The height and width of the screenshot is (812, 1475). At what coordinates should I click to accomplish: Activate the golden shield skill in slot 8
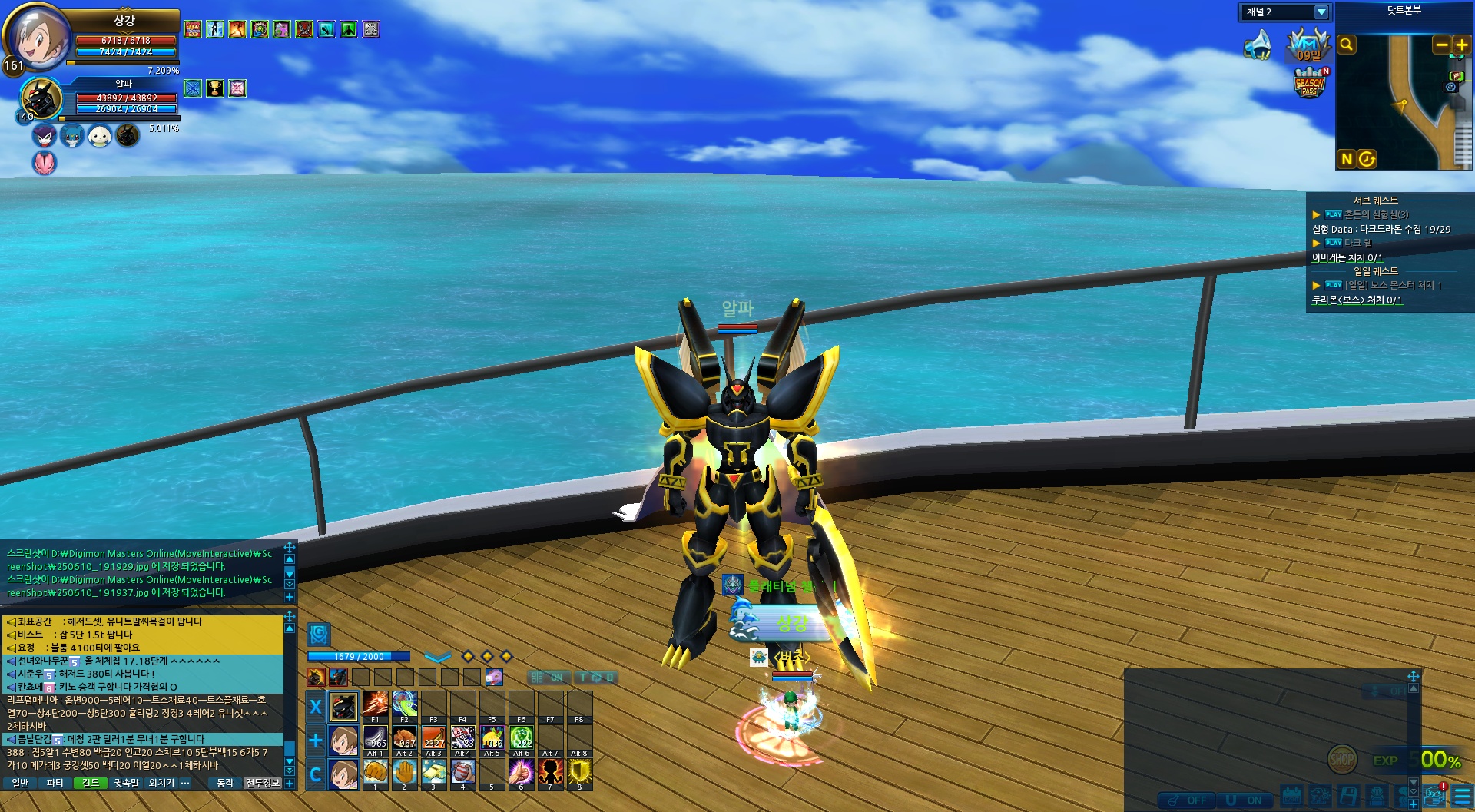579,771
